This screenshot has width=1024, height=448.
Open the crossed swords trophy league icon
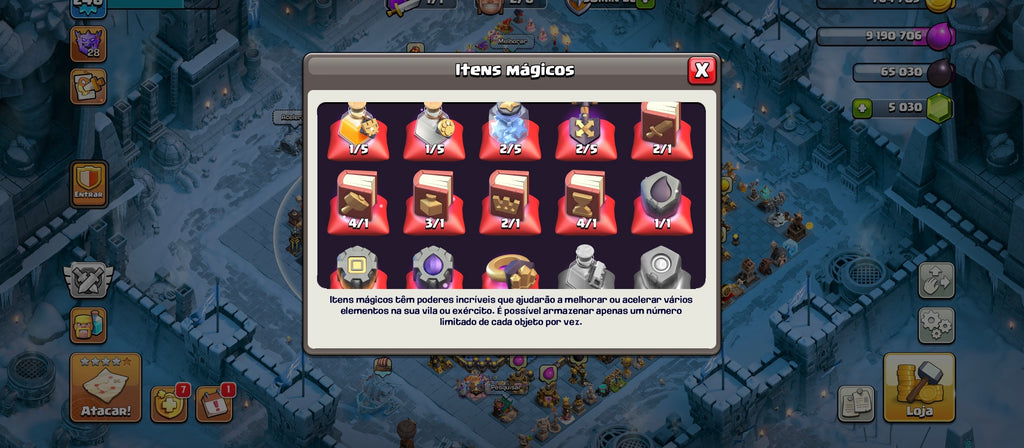89,279
